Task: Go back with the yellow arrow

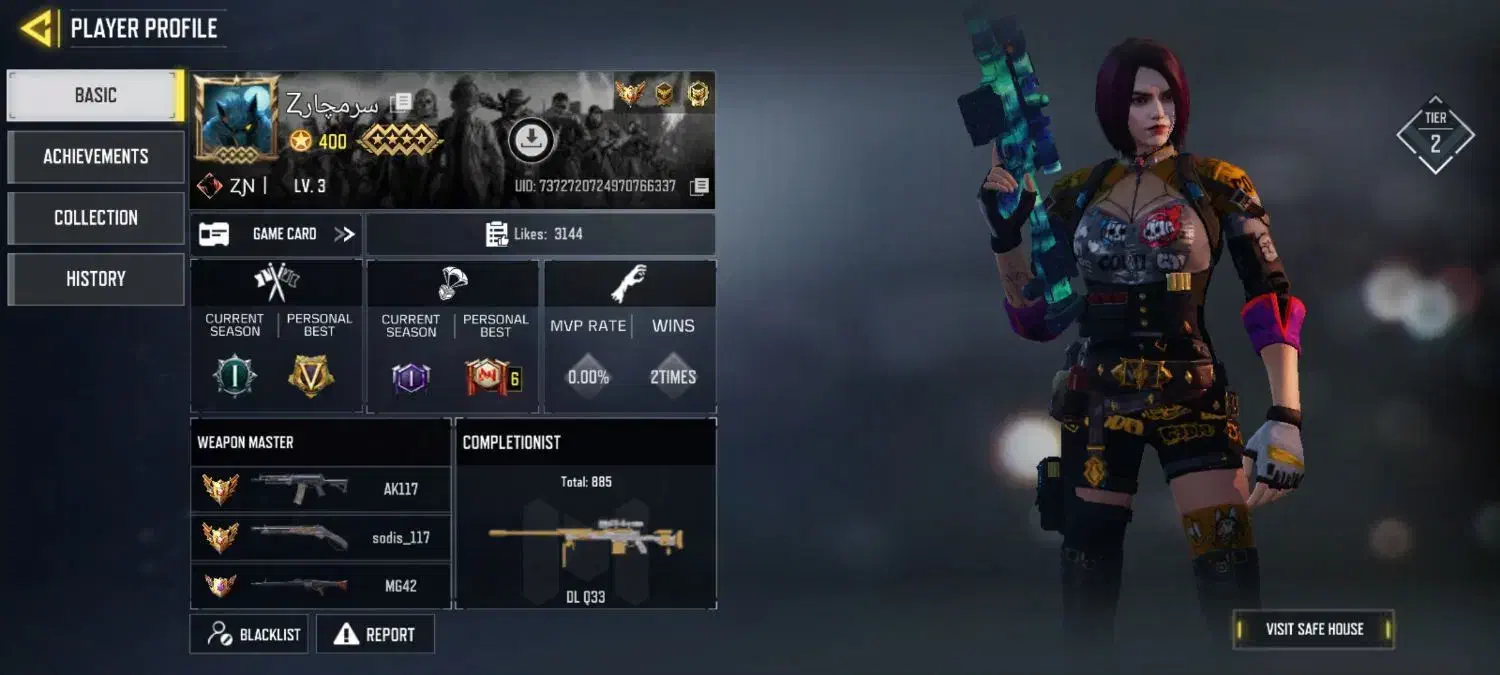Action: point(37,28)
